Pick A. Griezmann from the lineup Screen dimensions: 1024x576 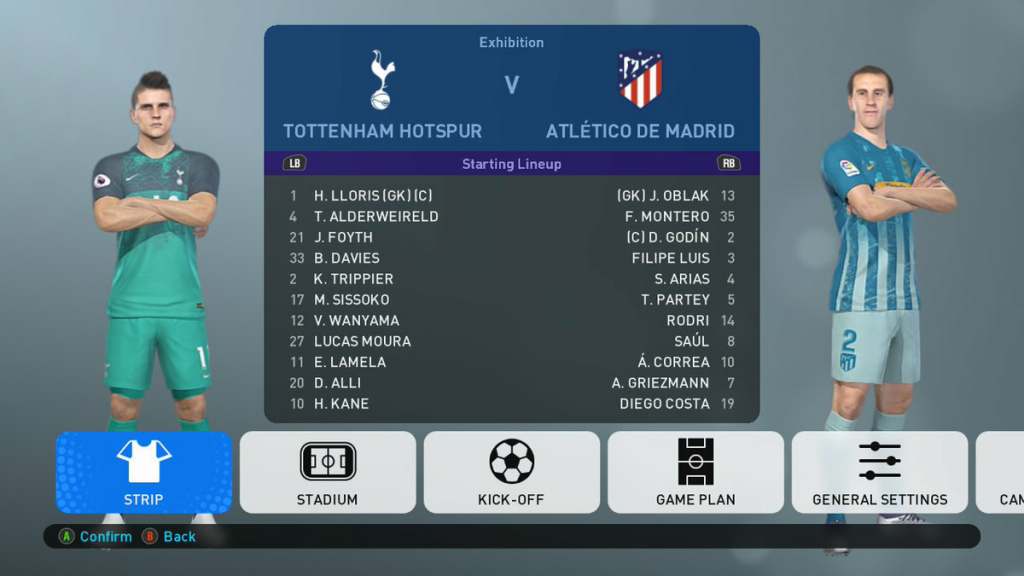click(x=660, y=383)
